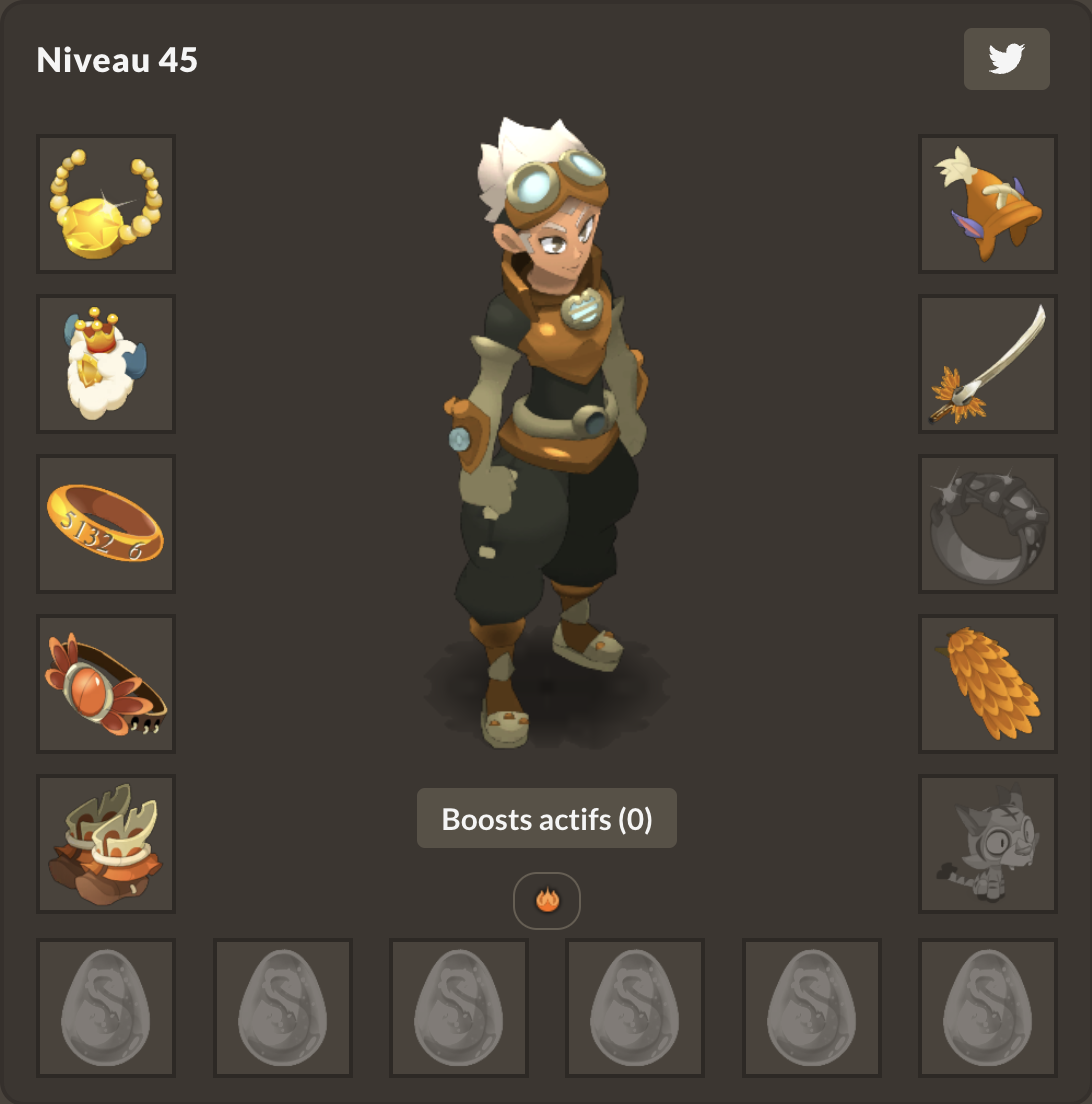Inspect the crowned white sheep item
This screenshot has height=1104, width=1092.
coord(106,364)
